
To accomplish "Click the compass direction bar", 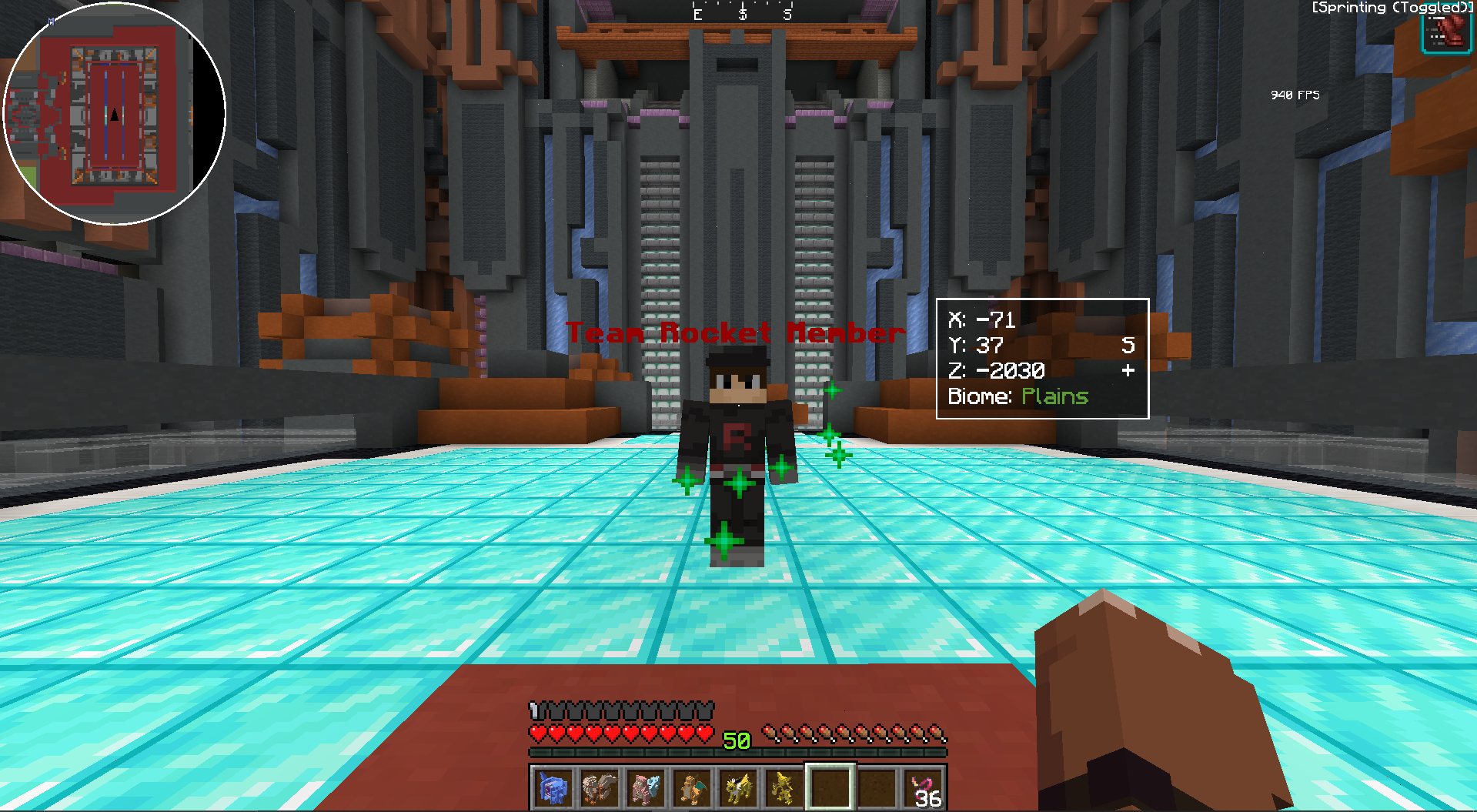I will (x=742, y=12).
